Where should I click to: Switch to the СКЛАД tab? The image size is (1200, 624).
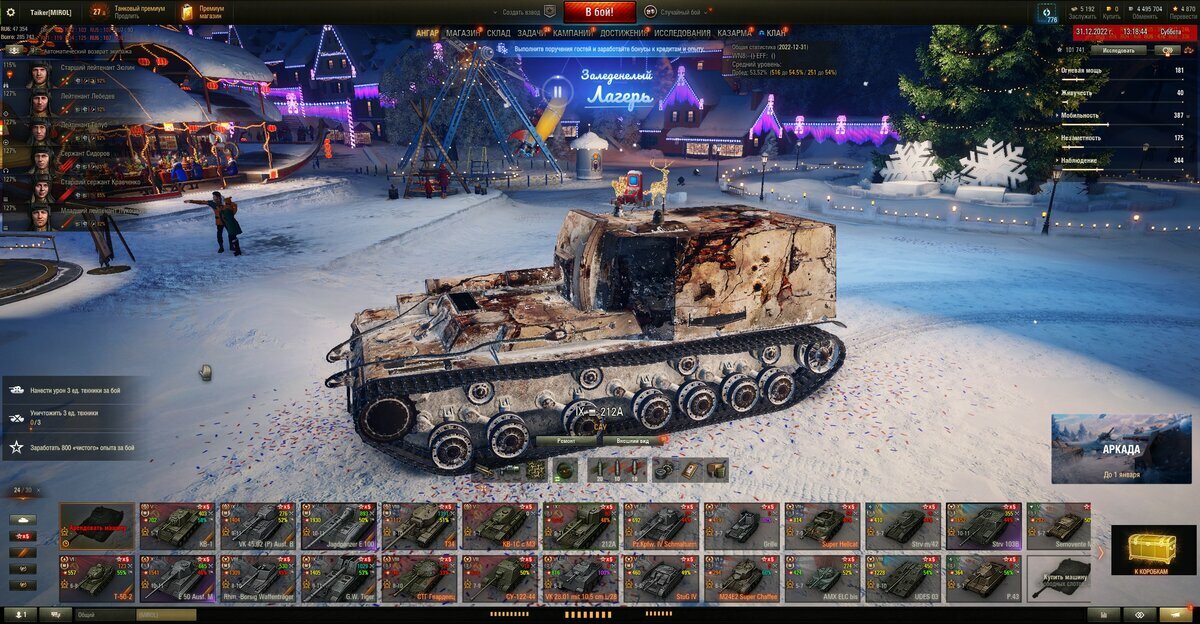tap(498, 33)
